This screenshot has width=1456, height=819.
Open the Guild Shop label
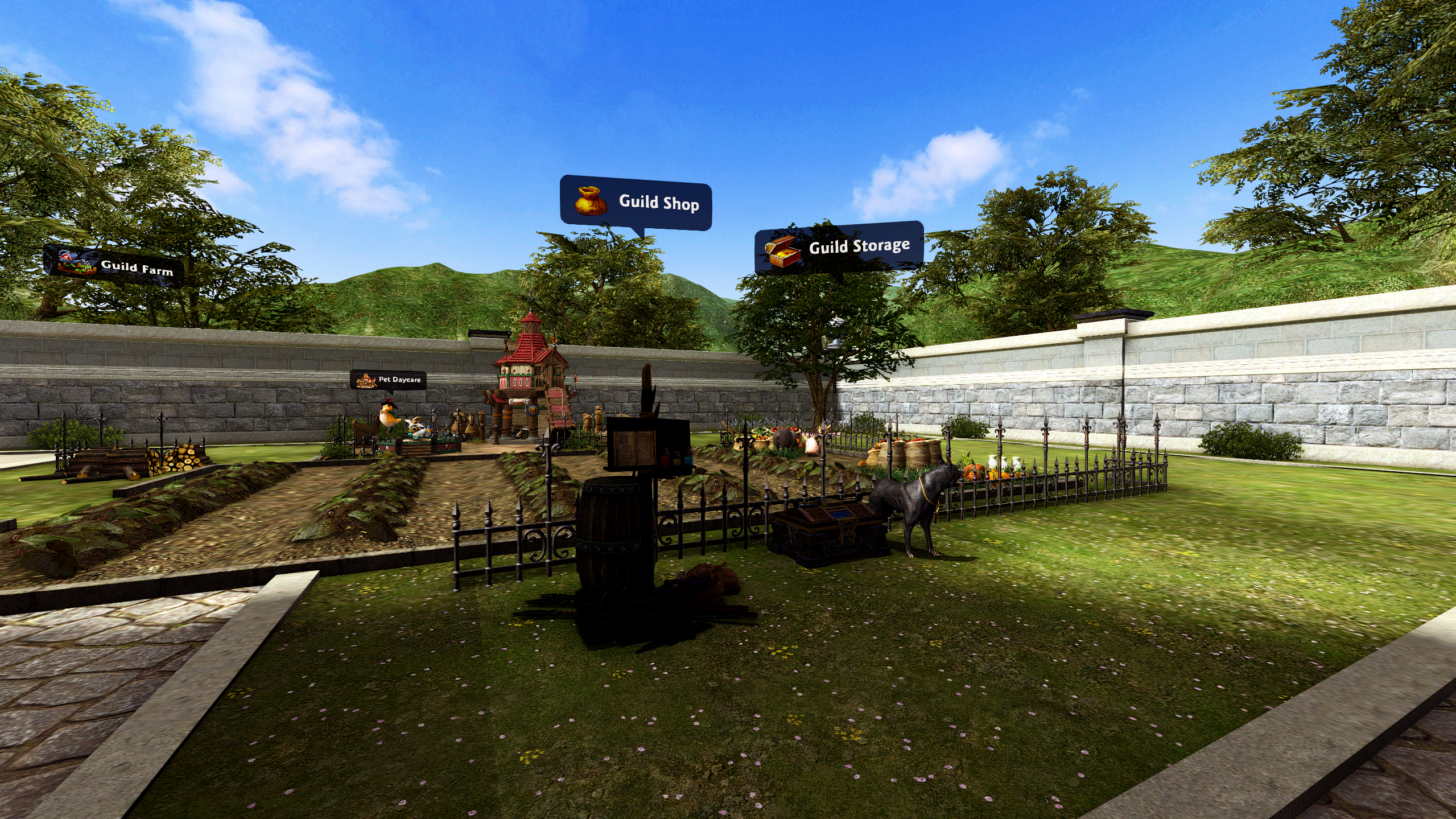(x=636, y=203)
